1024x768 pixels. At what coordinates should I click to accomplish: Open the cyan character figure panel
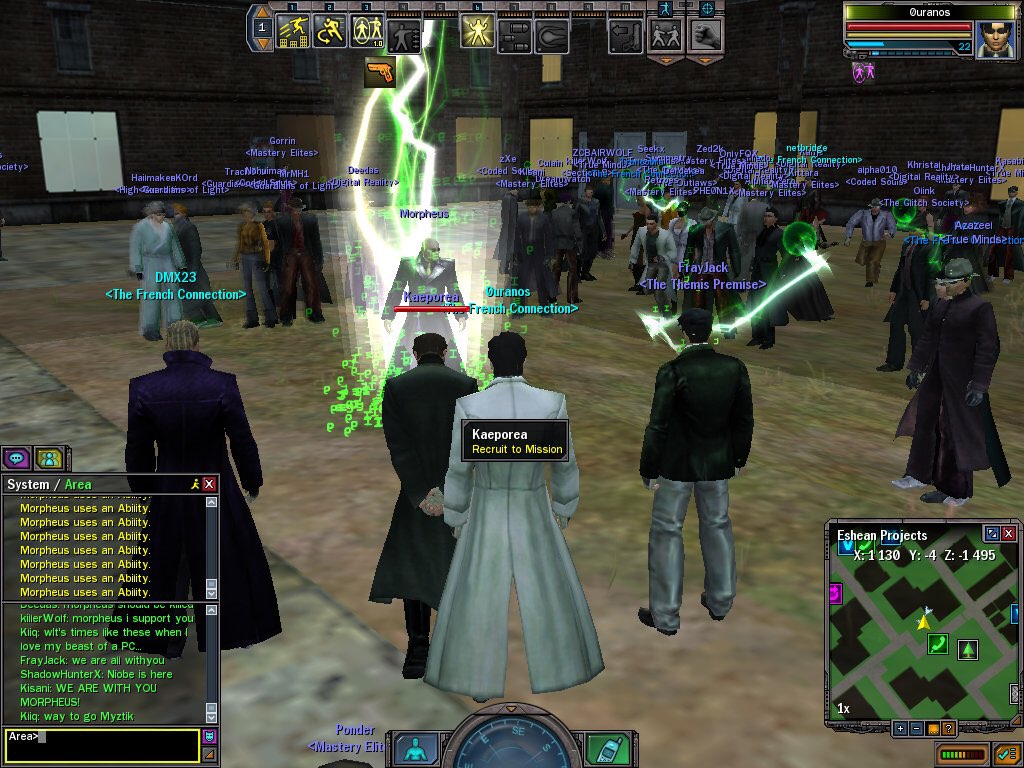point(415,749)
